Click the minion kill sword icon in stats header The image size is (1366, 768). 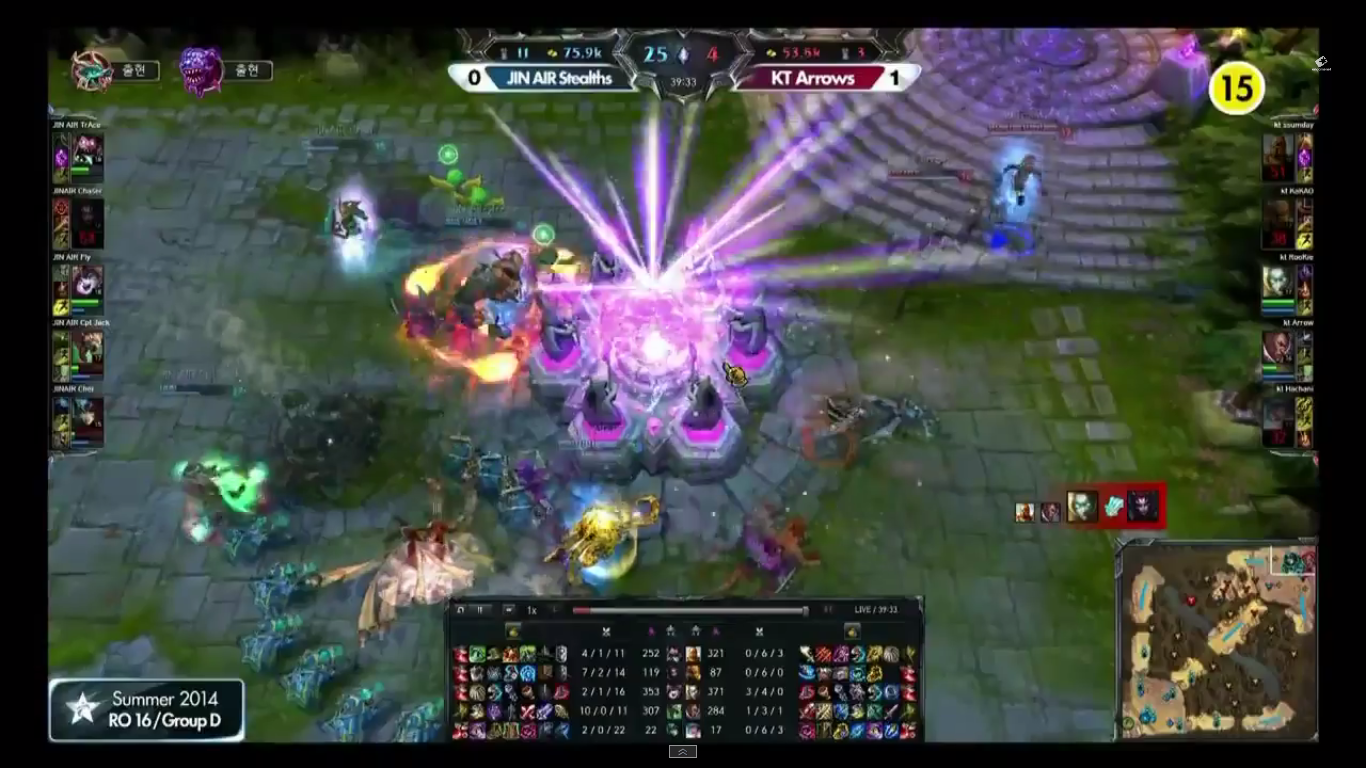coord(608,631)
